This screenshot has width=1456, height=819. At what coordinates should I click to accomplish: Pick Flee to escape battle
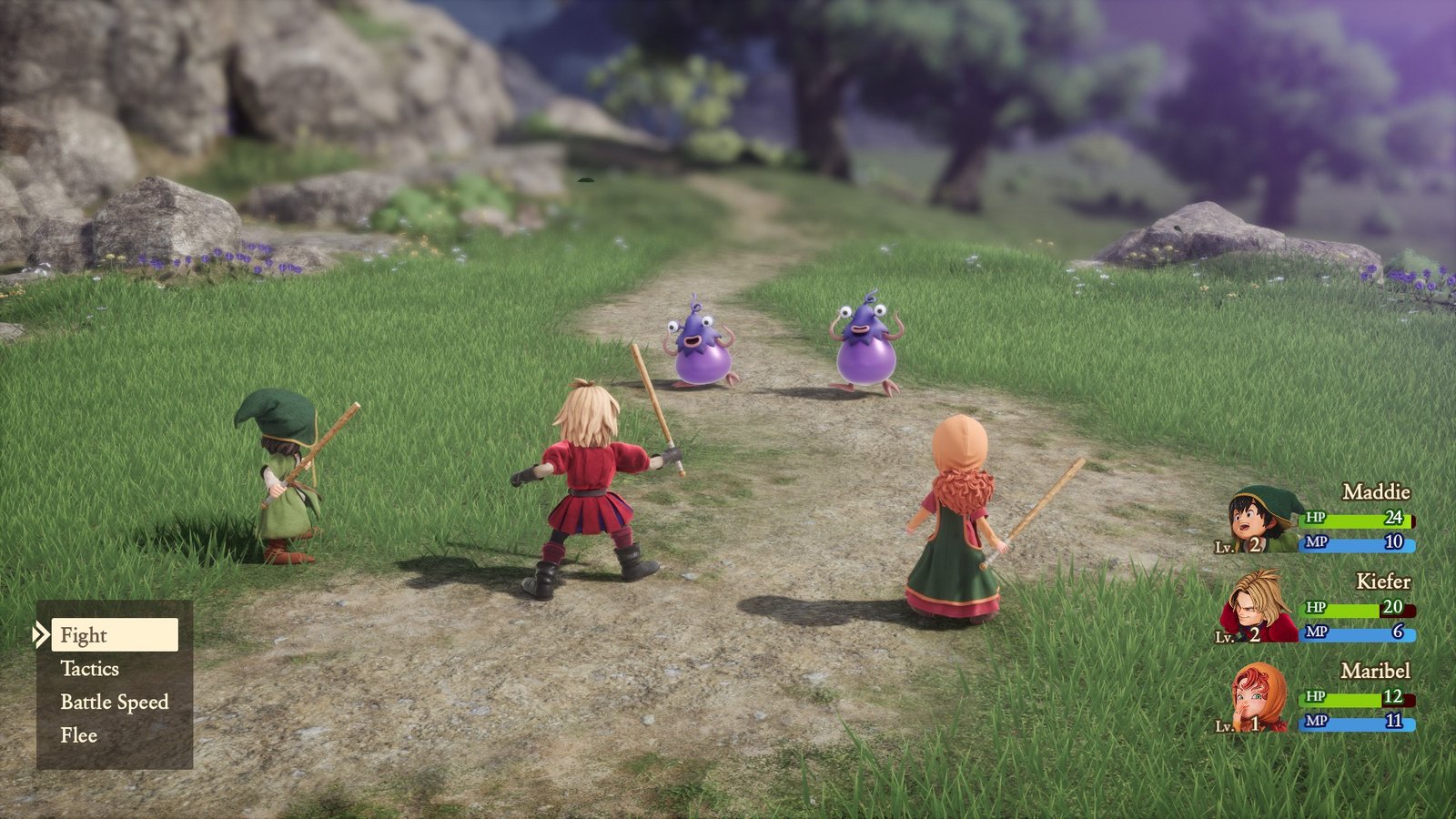(x=79, y=735)
